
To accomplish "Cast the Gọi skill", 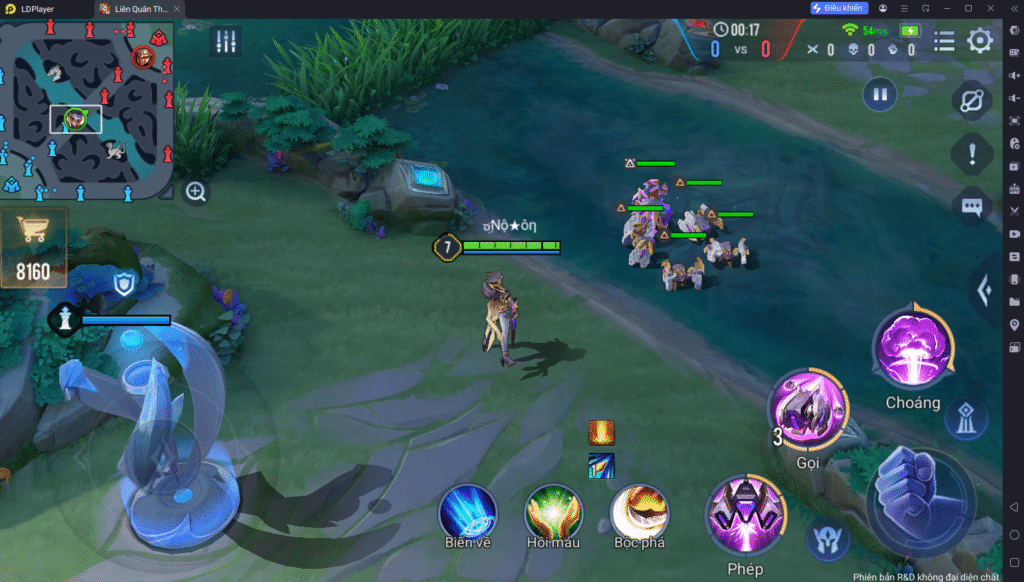I will click(808, 411).
